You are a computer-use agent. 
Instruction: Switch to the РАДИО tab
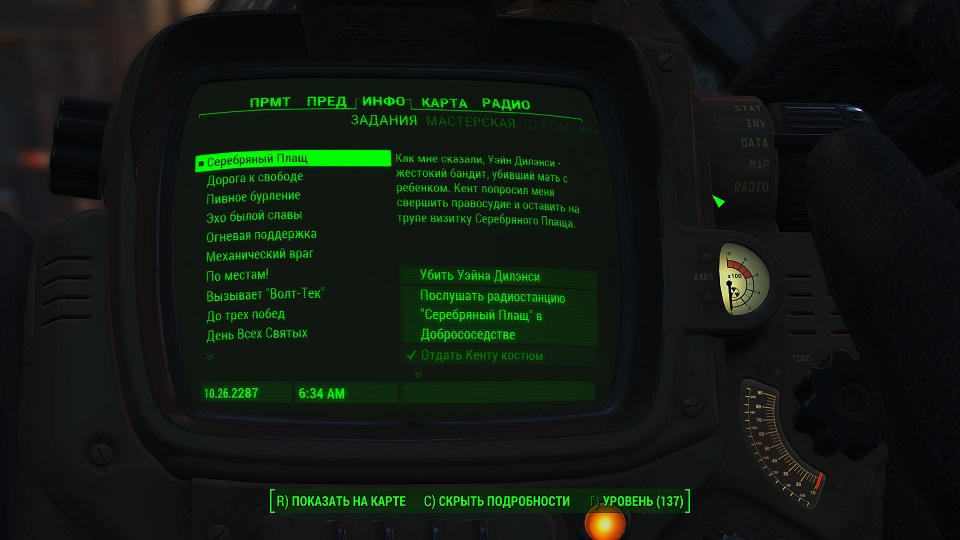pyautogui.click(x=505, y=104)
